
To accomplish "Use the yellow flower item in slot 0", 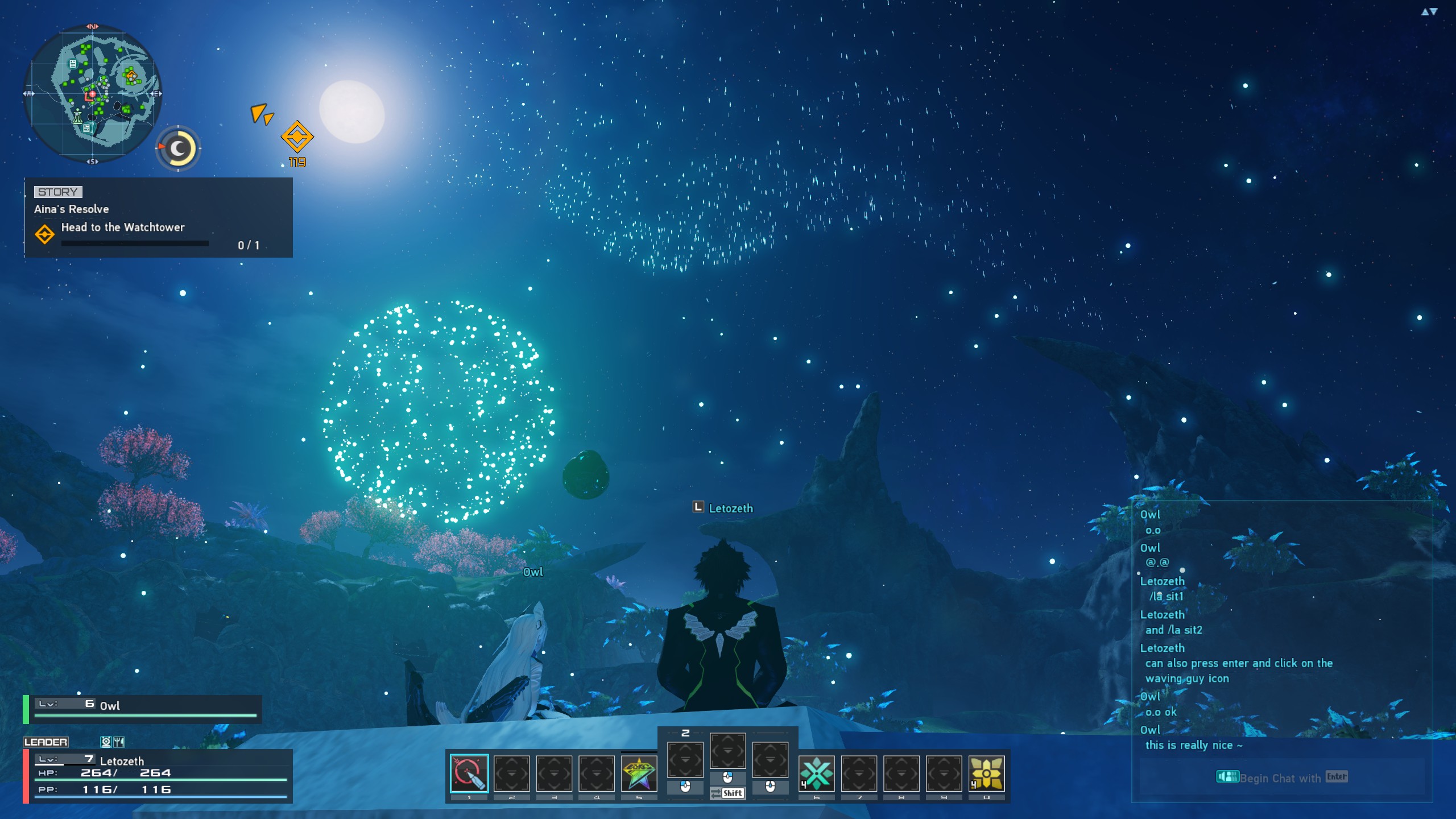I will pos(986,773).
